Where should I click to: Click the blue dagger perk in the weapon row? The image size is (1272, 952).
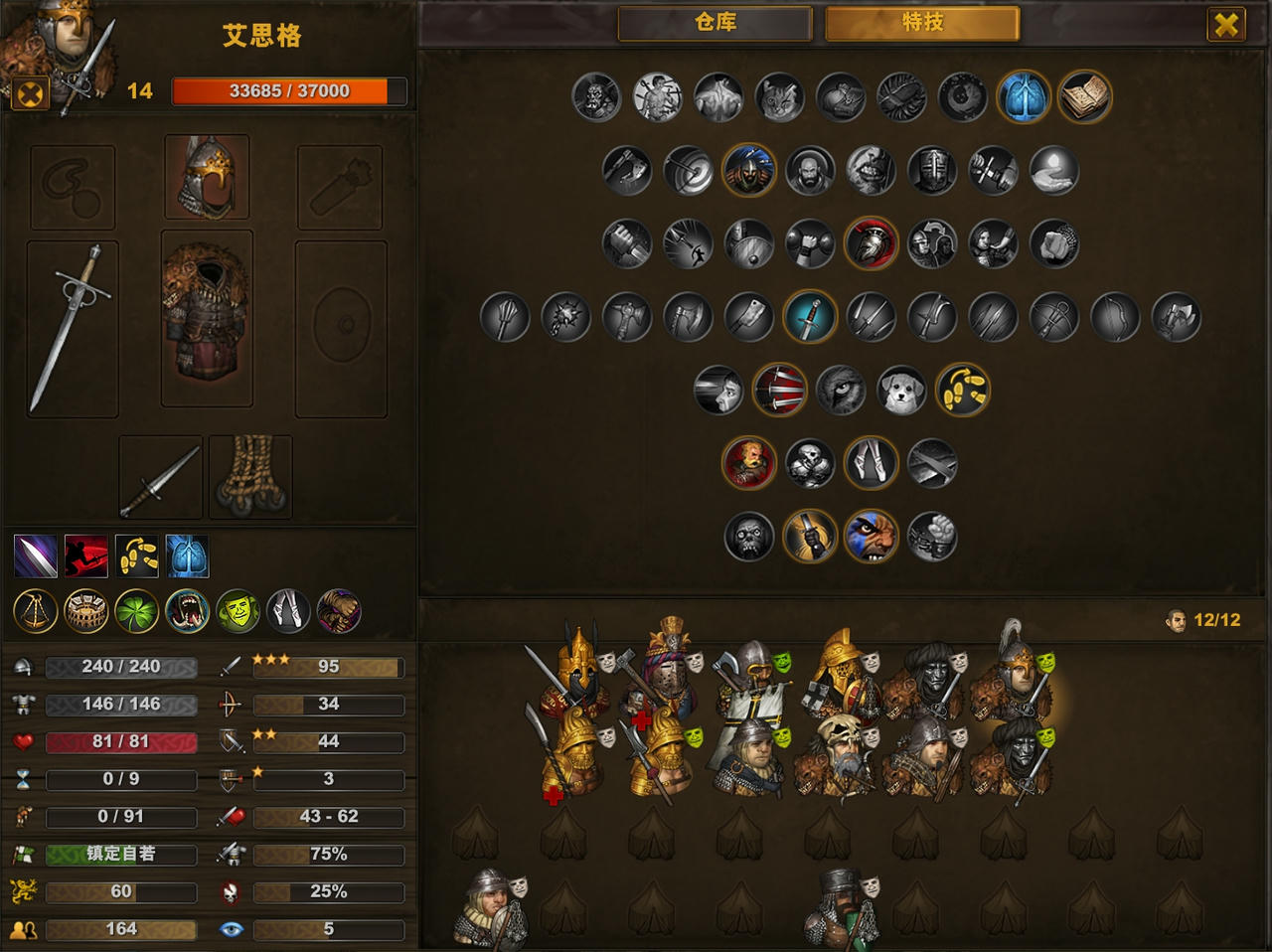point(810,318)
